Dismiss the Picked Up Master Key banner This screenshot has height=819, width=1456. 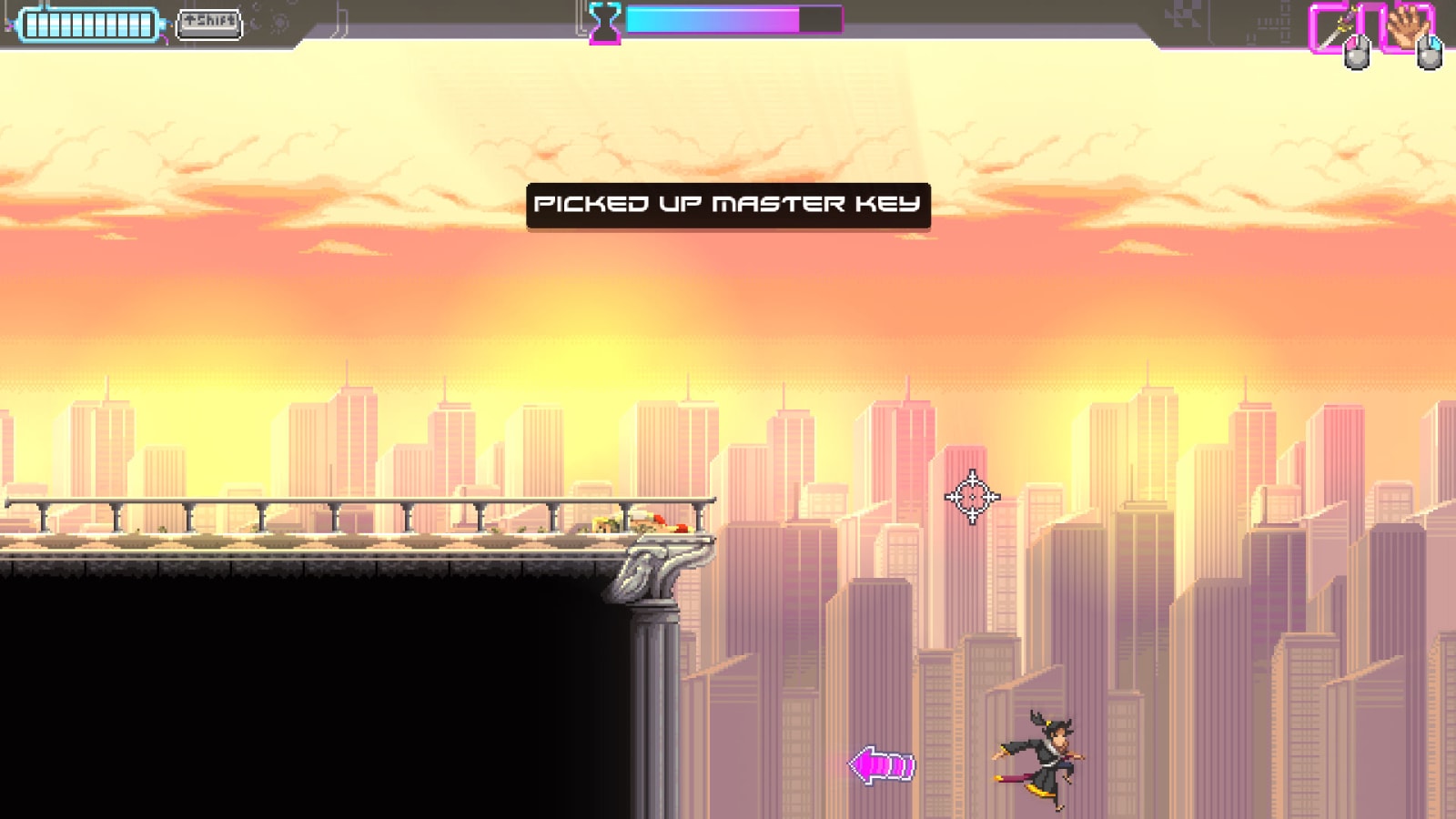point(728,204)
